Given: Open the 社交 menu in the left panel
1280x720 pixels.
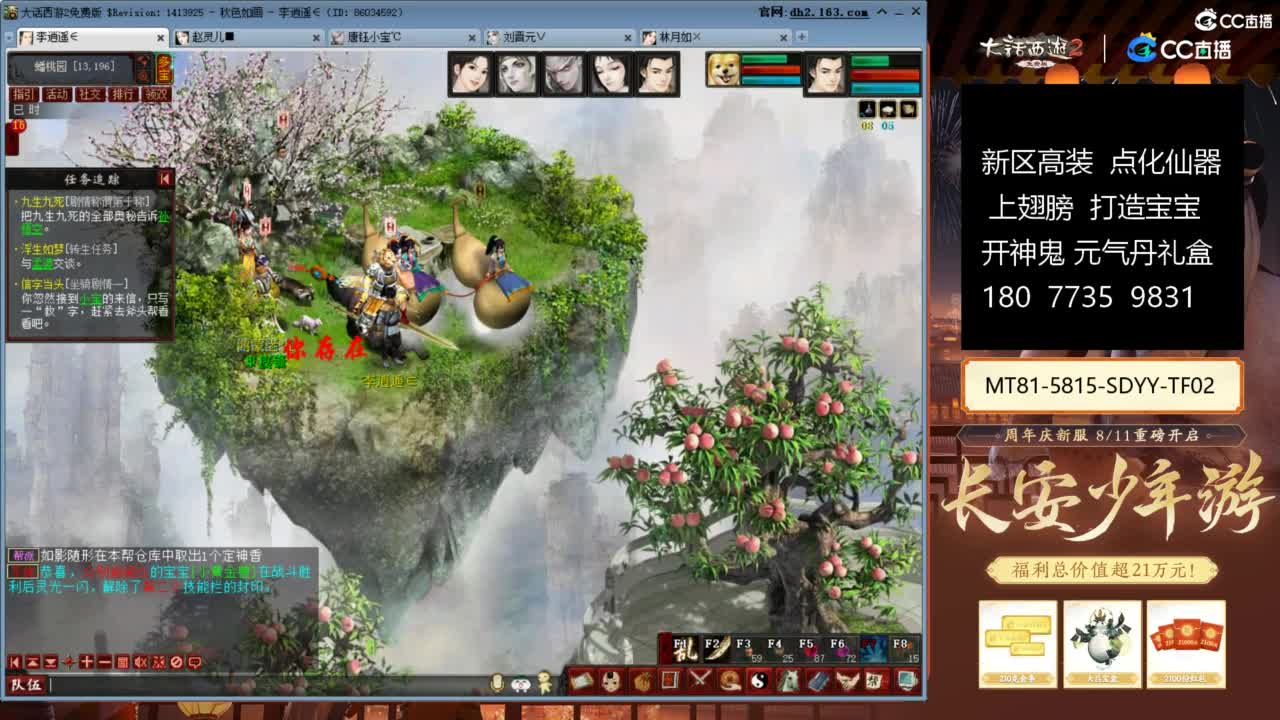Looking at the screenshot, I should [88, 94].
